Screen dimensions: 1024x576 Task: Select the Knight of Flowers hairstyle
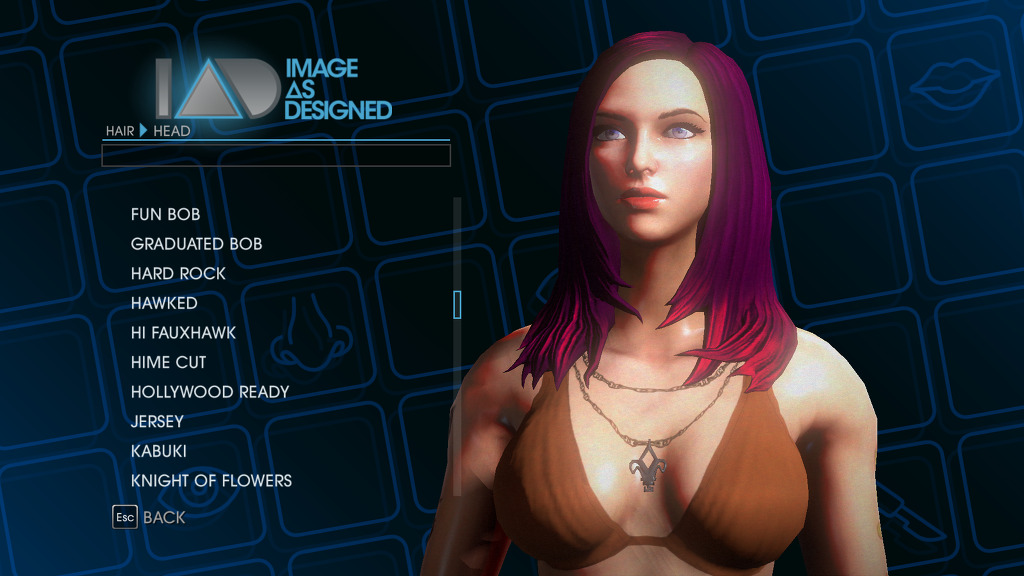tap(211, 481)
